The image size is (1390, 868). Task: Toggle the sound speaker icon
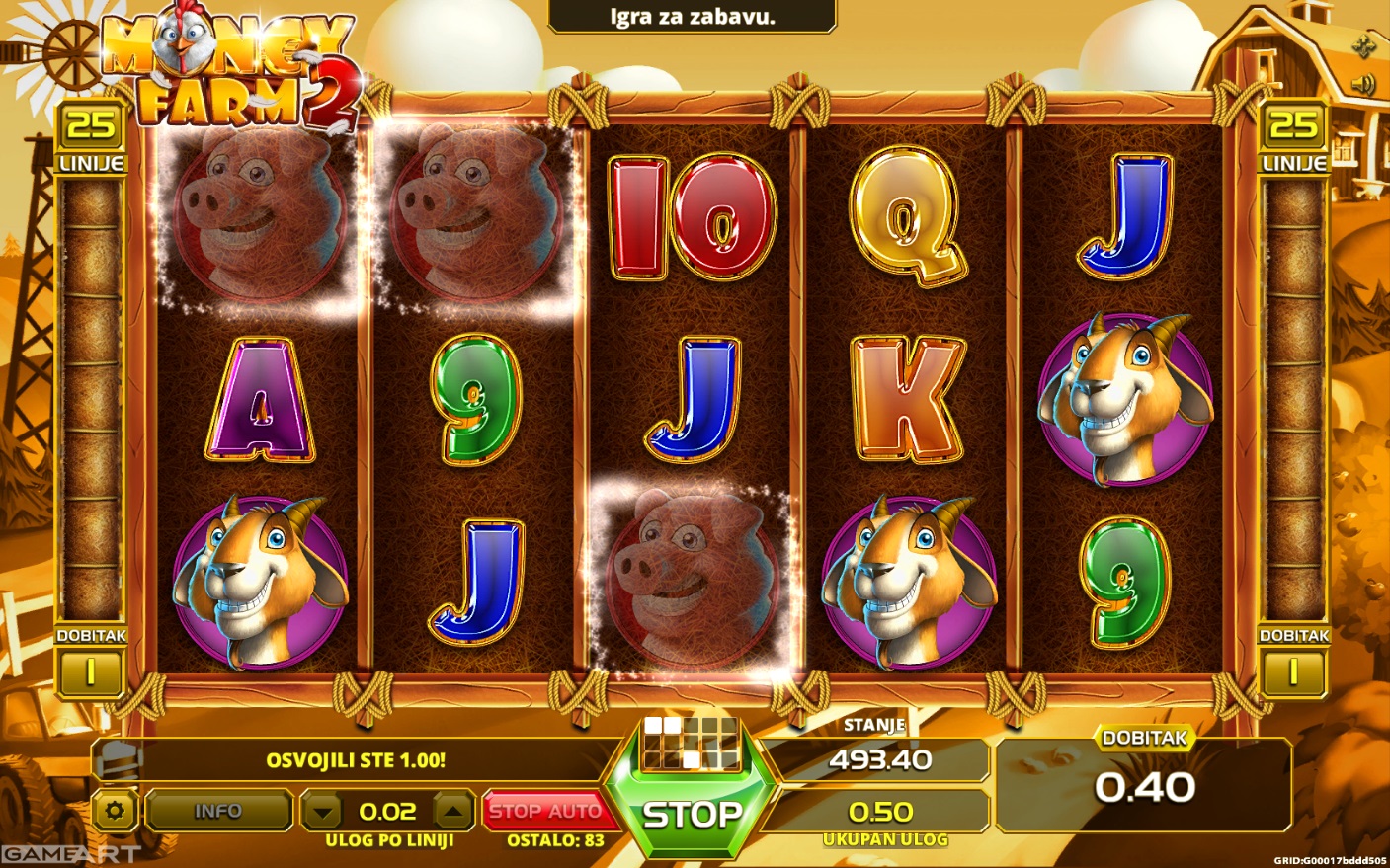pyautogui.click(x=1363, y=84)
